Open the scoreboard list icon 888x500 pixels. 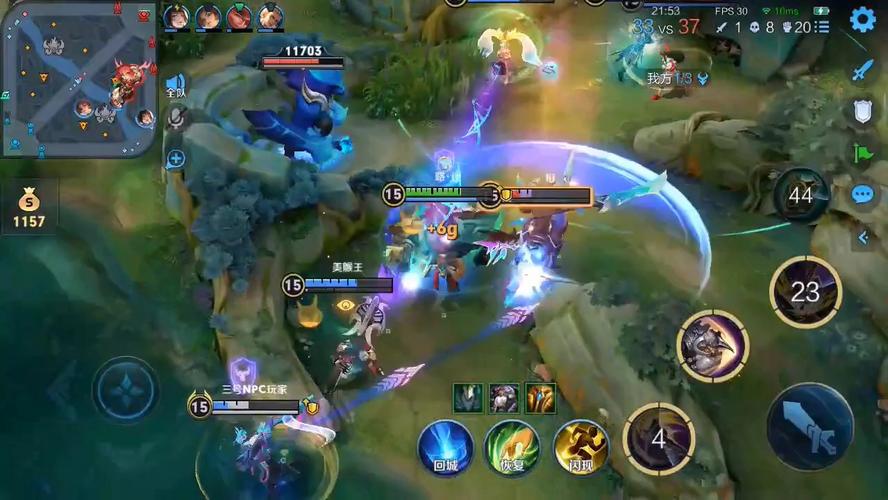822,27
